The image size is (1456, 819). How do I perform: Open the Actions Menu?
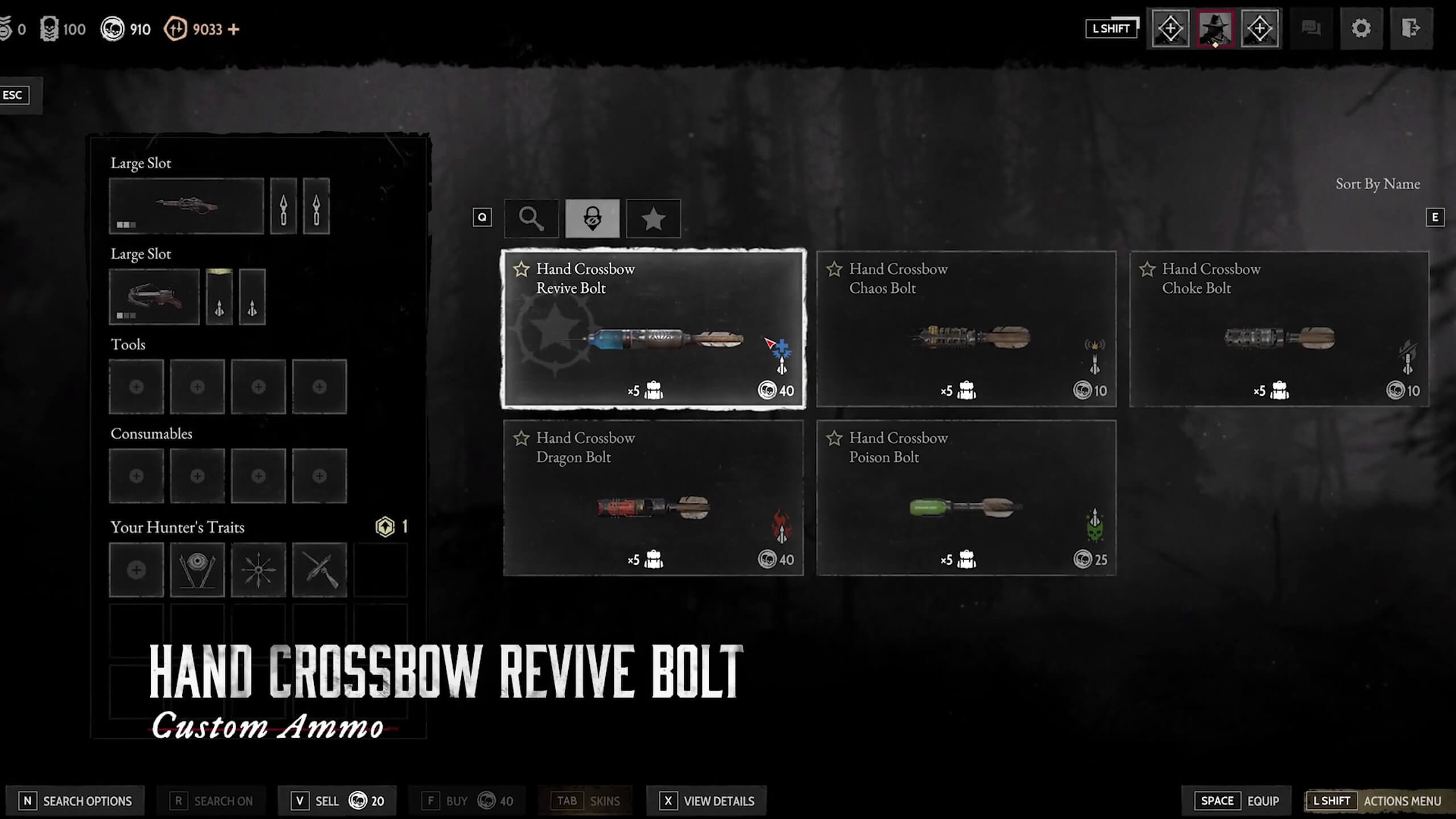(x=1378, y=801)
